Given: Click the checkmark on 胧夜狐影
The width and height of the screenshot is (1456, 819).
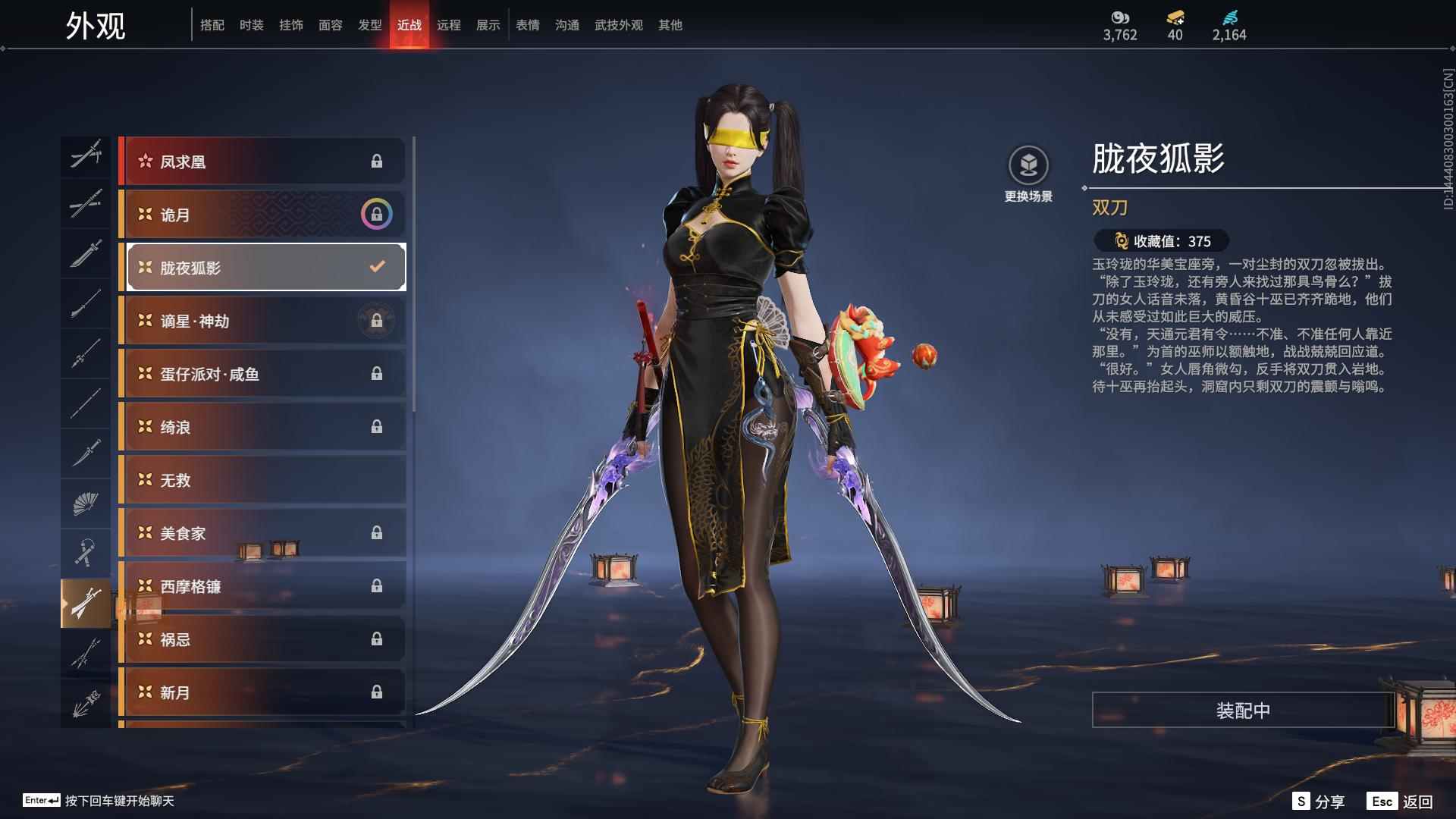Looking at the screenshot, I should click(x=375, y=266).
